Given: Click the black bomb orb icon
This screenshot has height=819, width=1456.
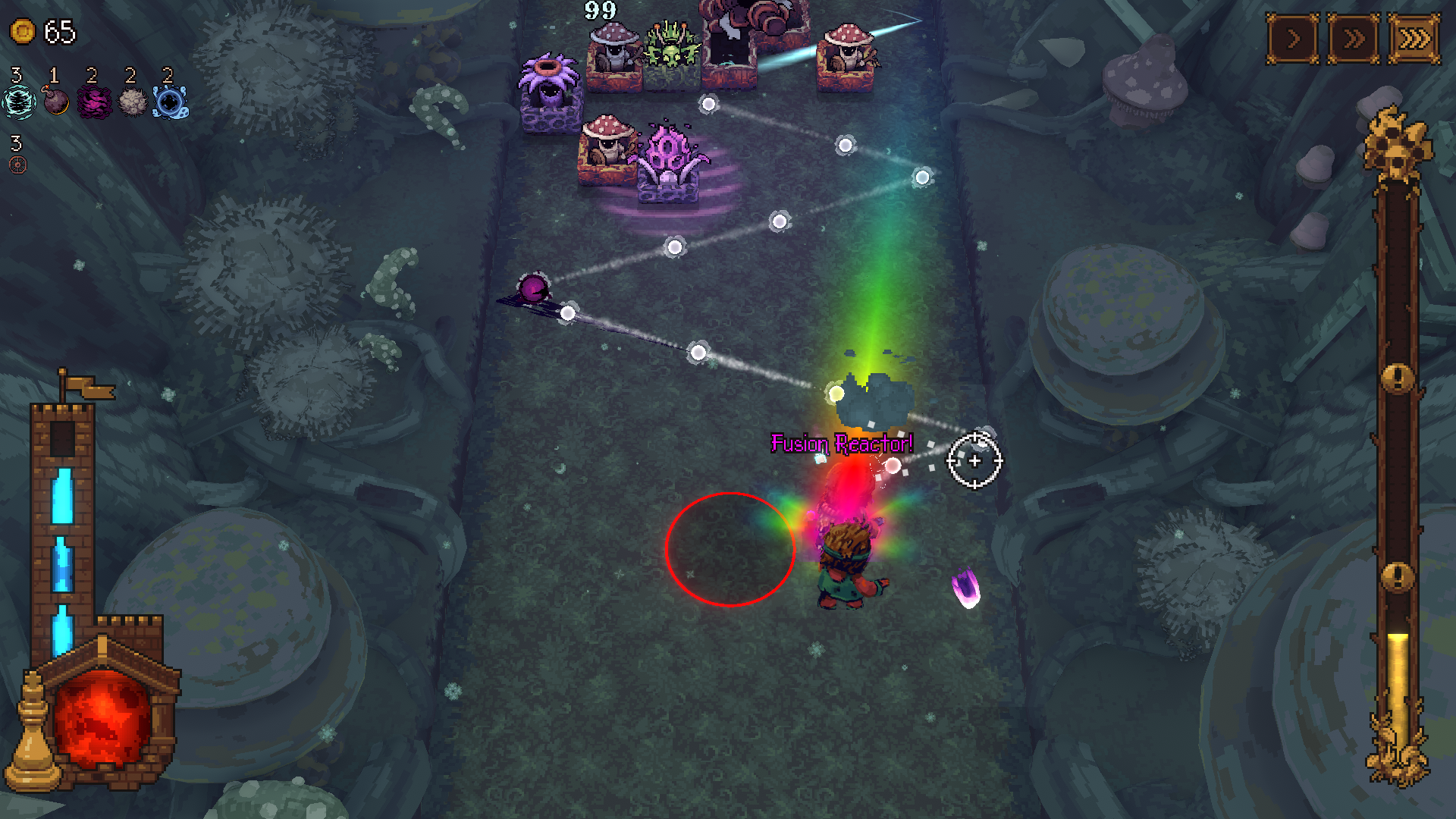Looking at the screenshot, I should tap(56, 101).
